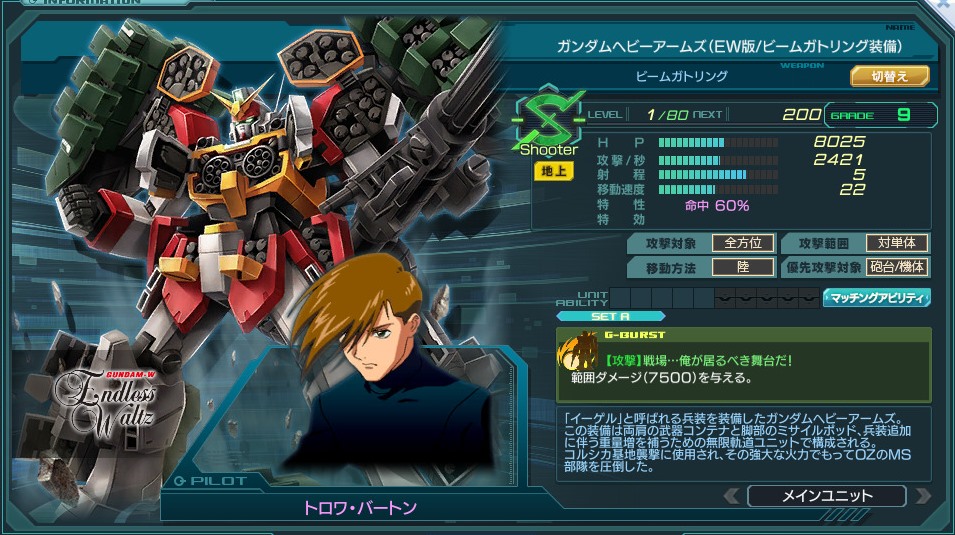Go to next unit with right arrow
This screenshot has height=535, width=955.
(922, 496)
